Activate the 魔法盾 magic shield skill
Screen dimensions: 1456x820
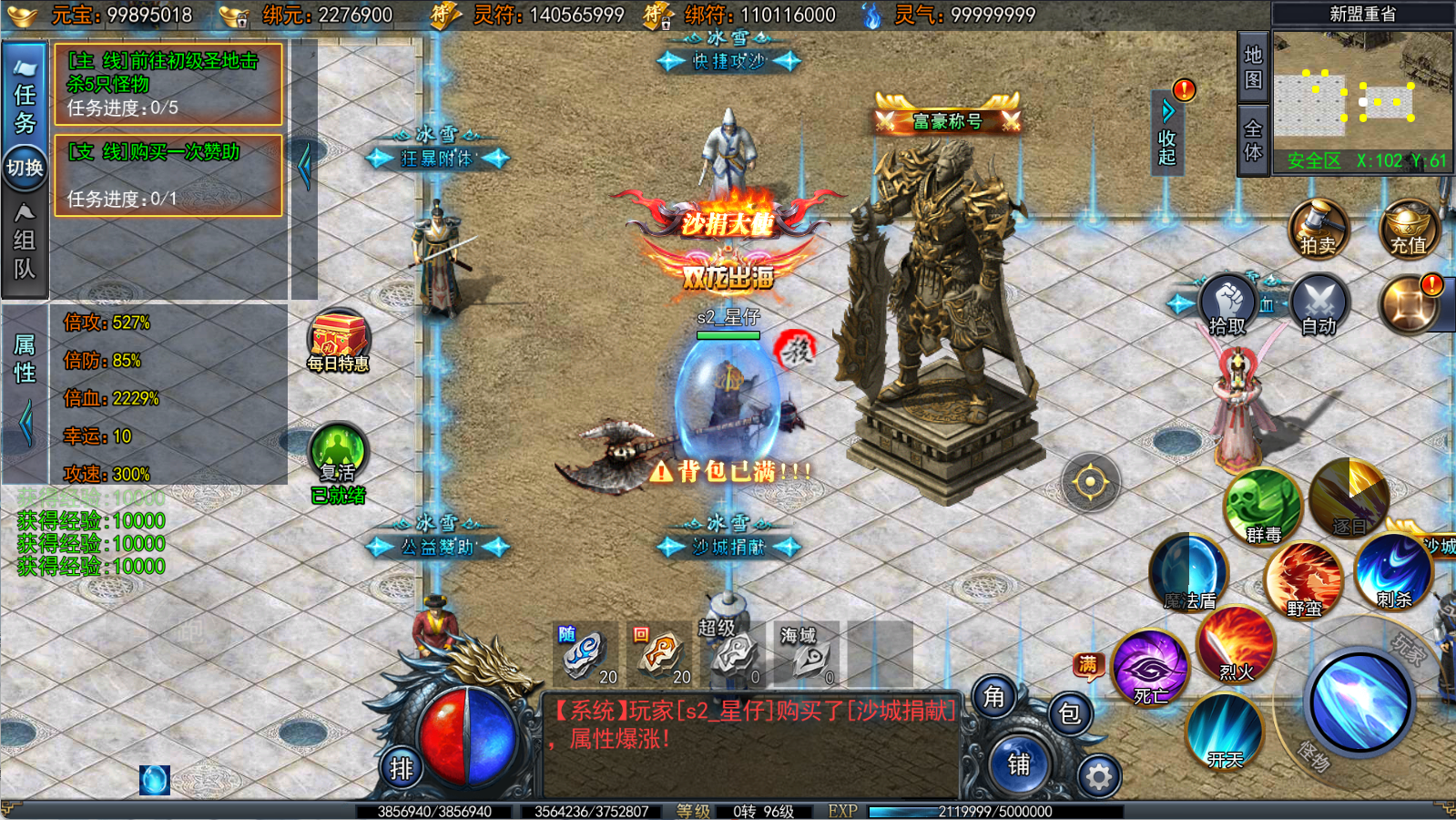coord(1189,571)
